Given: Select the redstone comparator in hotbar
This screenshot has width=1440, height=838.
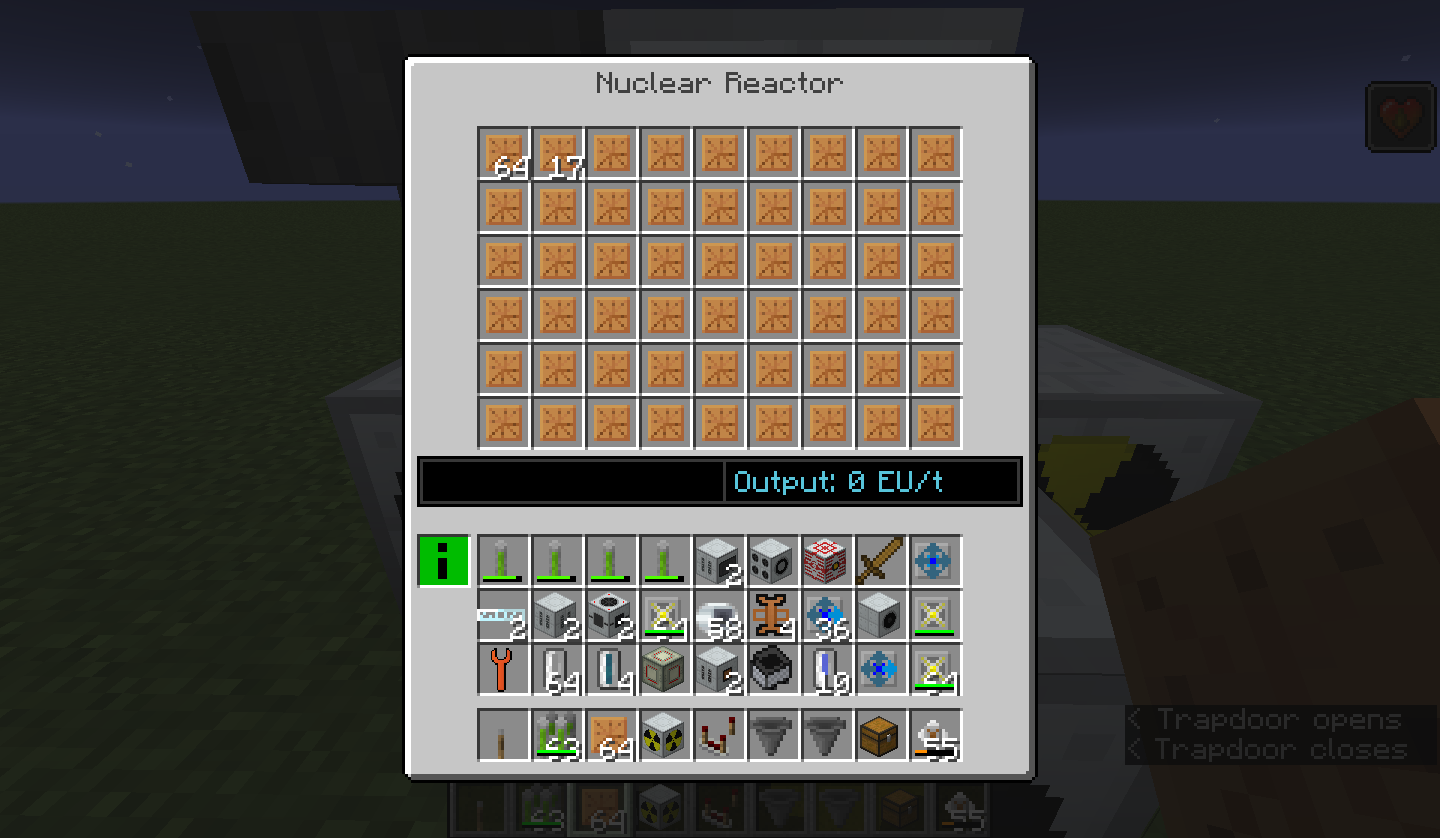Looking at the screenshot, I should coord(719,735).
